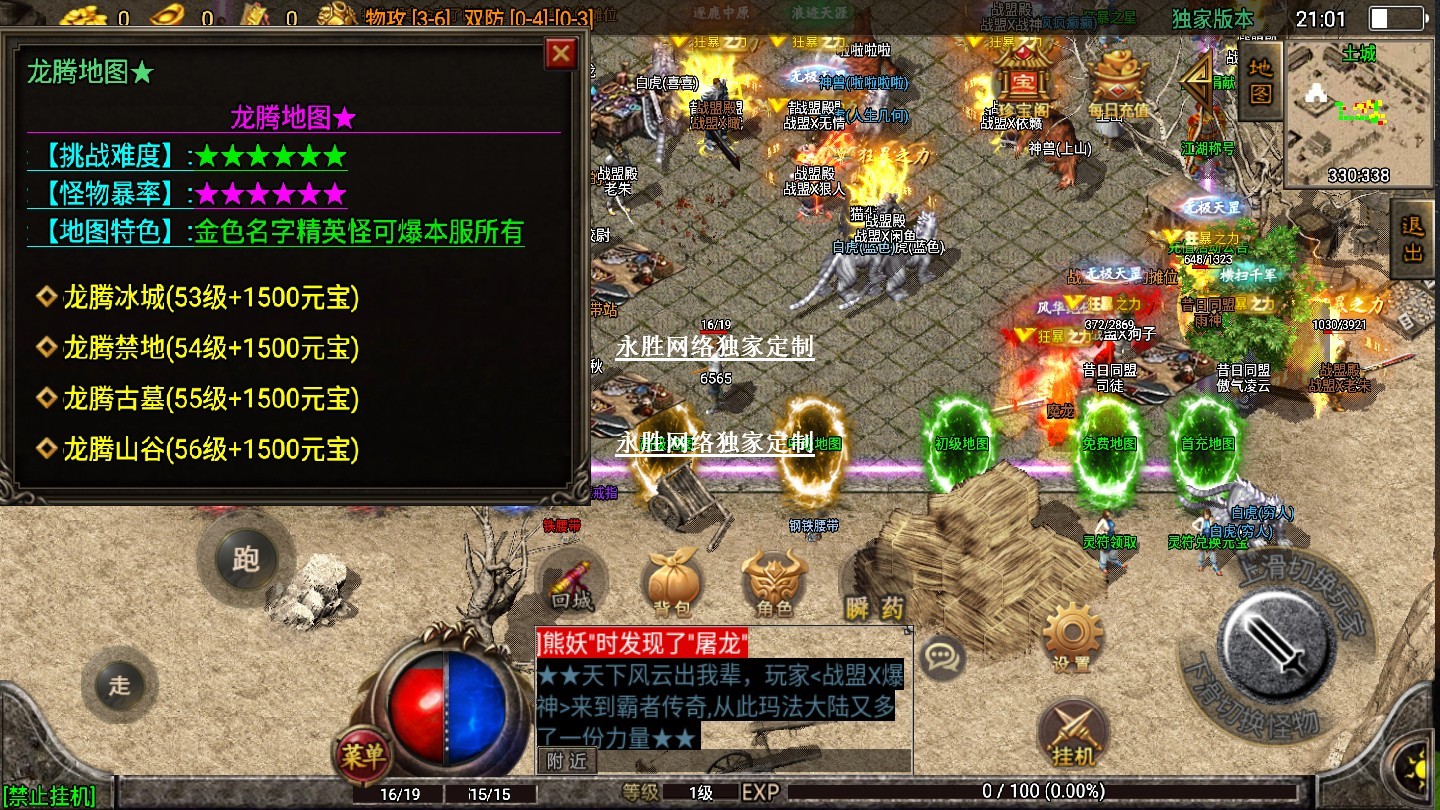This screenshot has height=810, width=1440.
Task: Click the 土城 minimap
Action: (x=1358, y=115)
